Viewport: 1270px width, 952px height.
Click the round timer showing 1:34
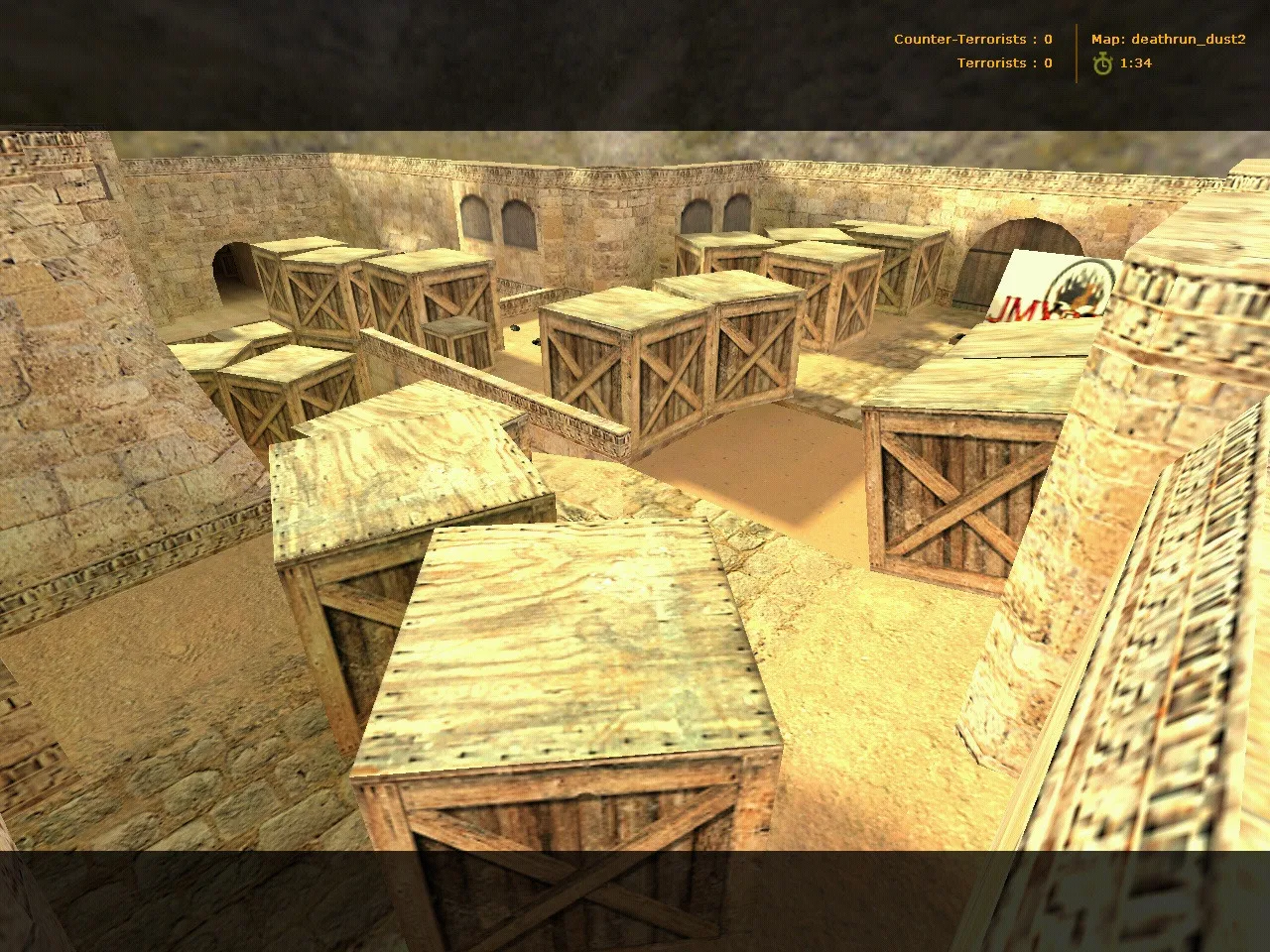click(x=1136, y=62)
